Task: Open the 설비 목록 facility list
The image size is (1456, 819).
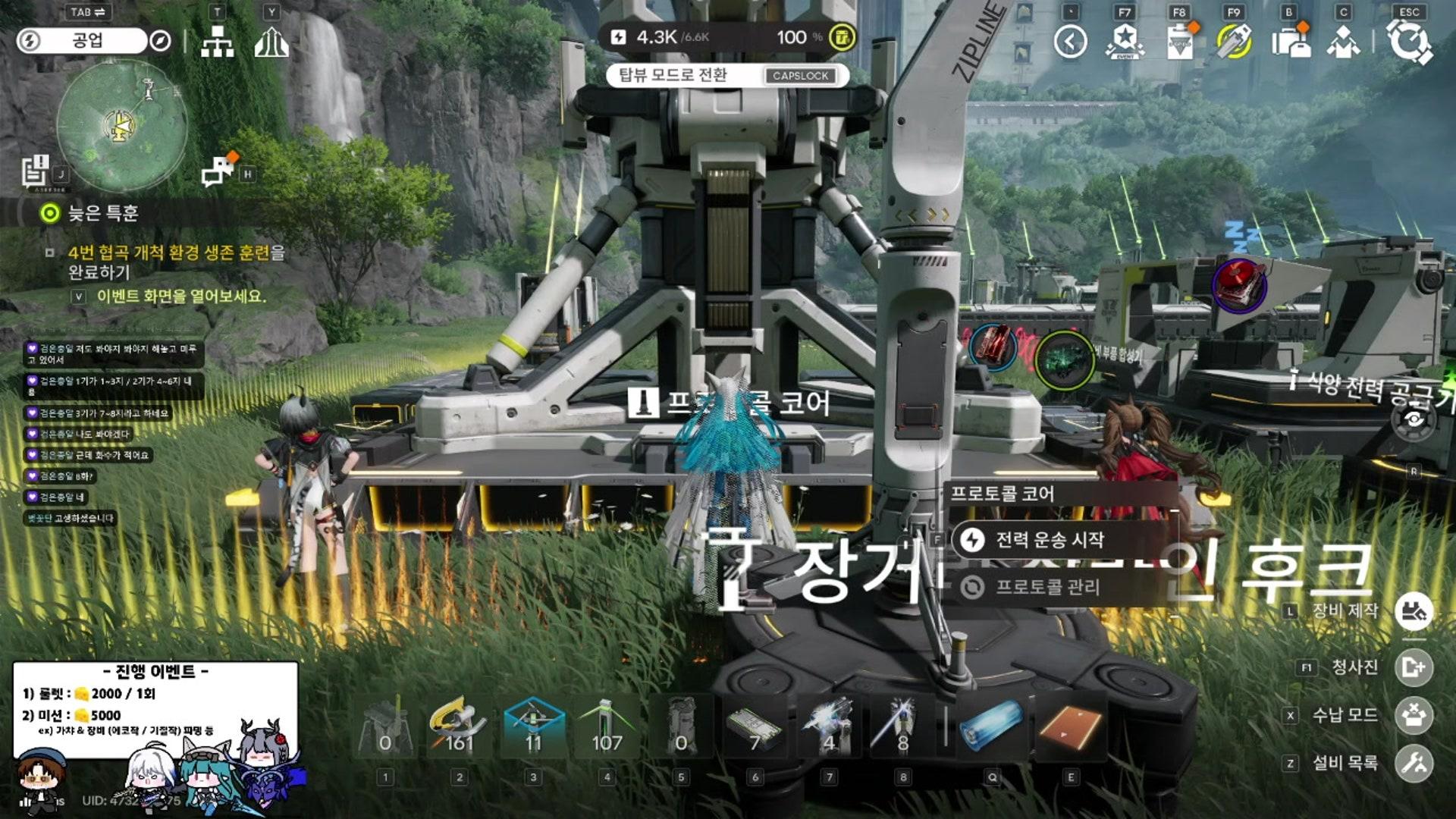Action: [x=1414, y=763]
